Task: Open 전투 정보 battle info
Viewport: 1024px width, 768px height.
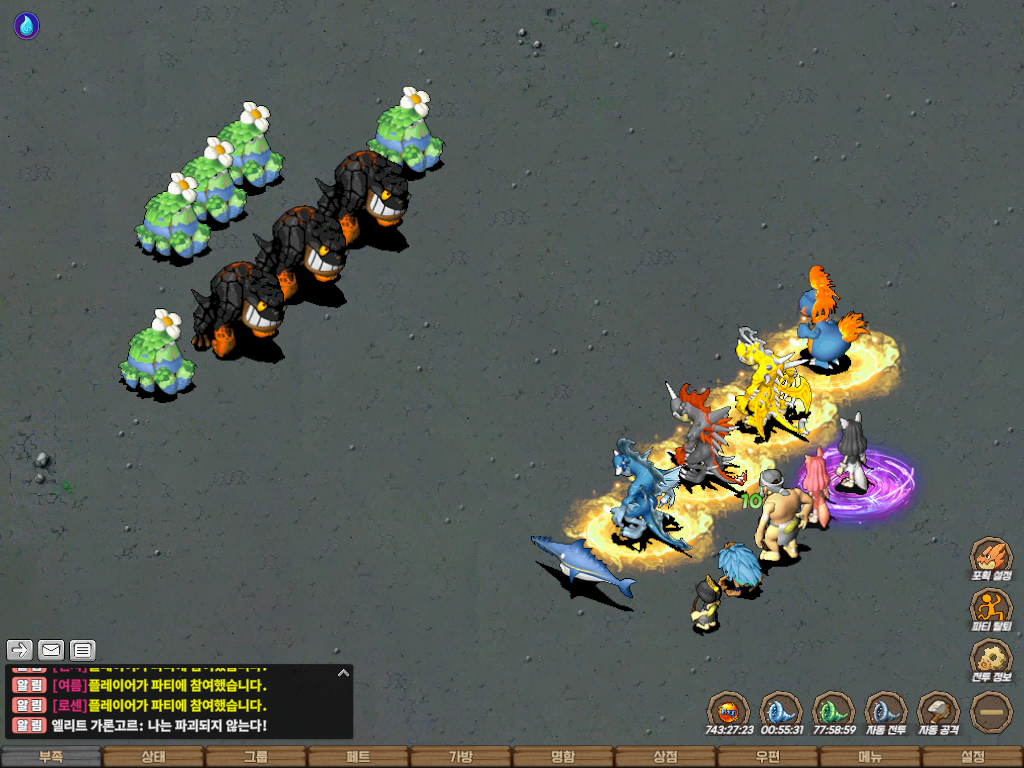Action: pyautogui.click(x=991, y=660)
